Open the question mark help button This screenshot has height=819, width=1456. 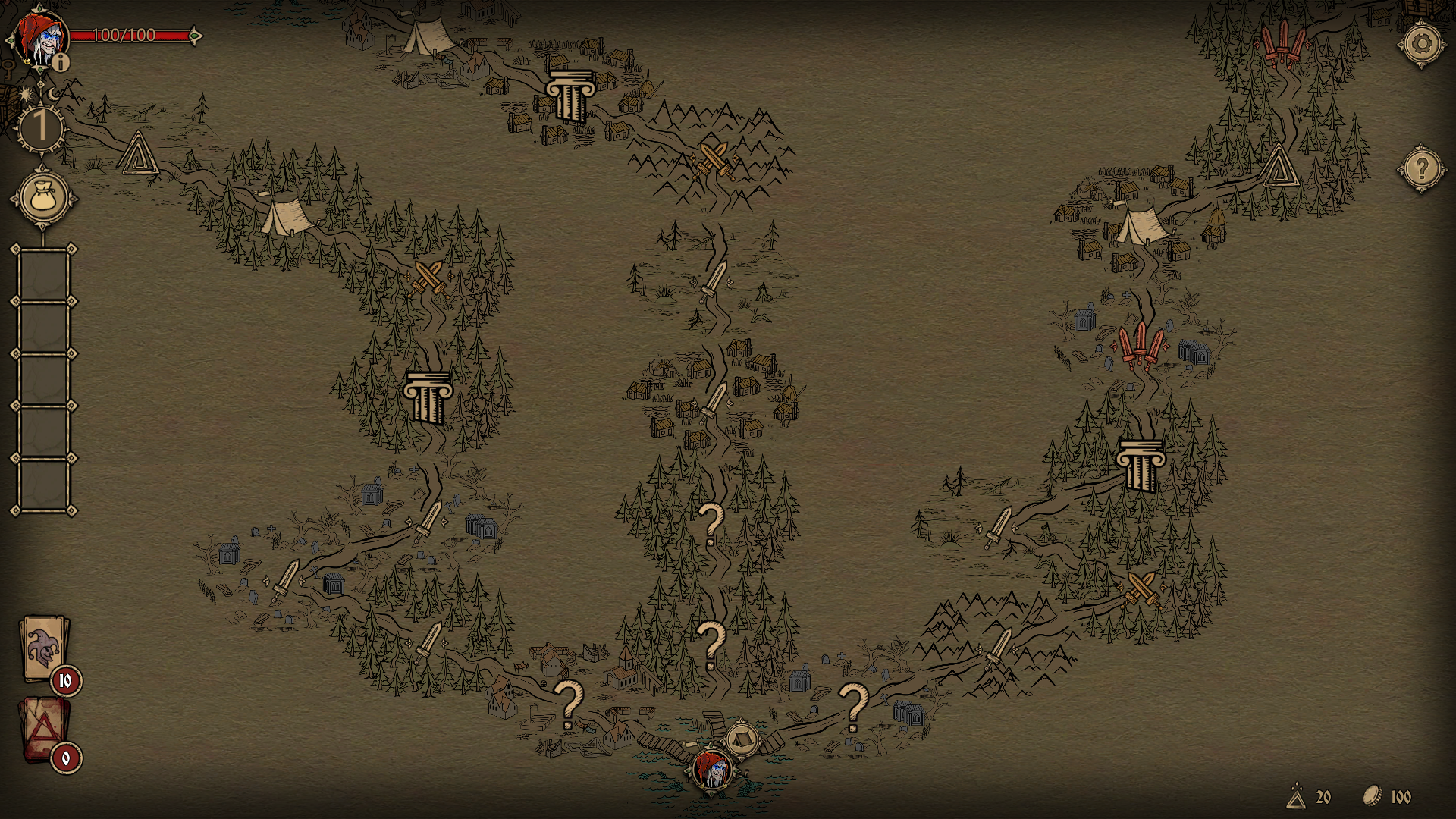[x=1422, y=168]
